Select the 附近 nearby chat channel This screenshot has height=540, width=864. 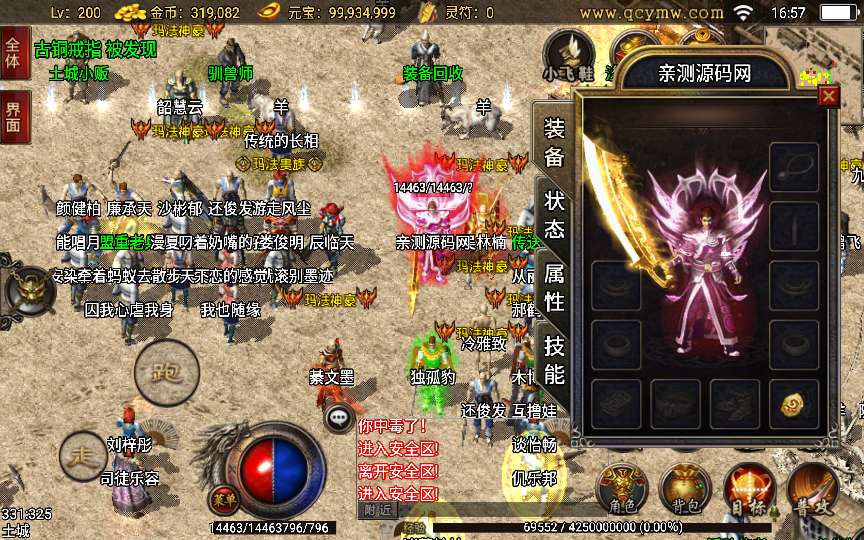377,509
